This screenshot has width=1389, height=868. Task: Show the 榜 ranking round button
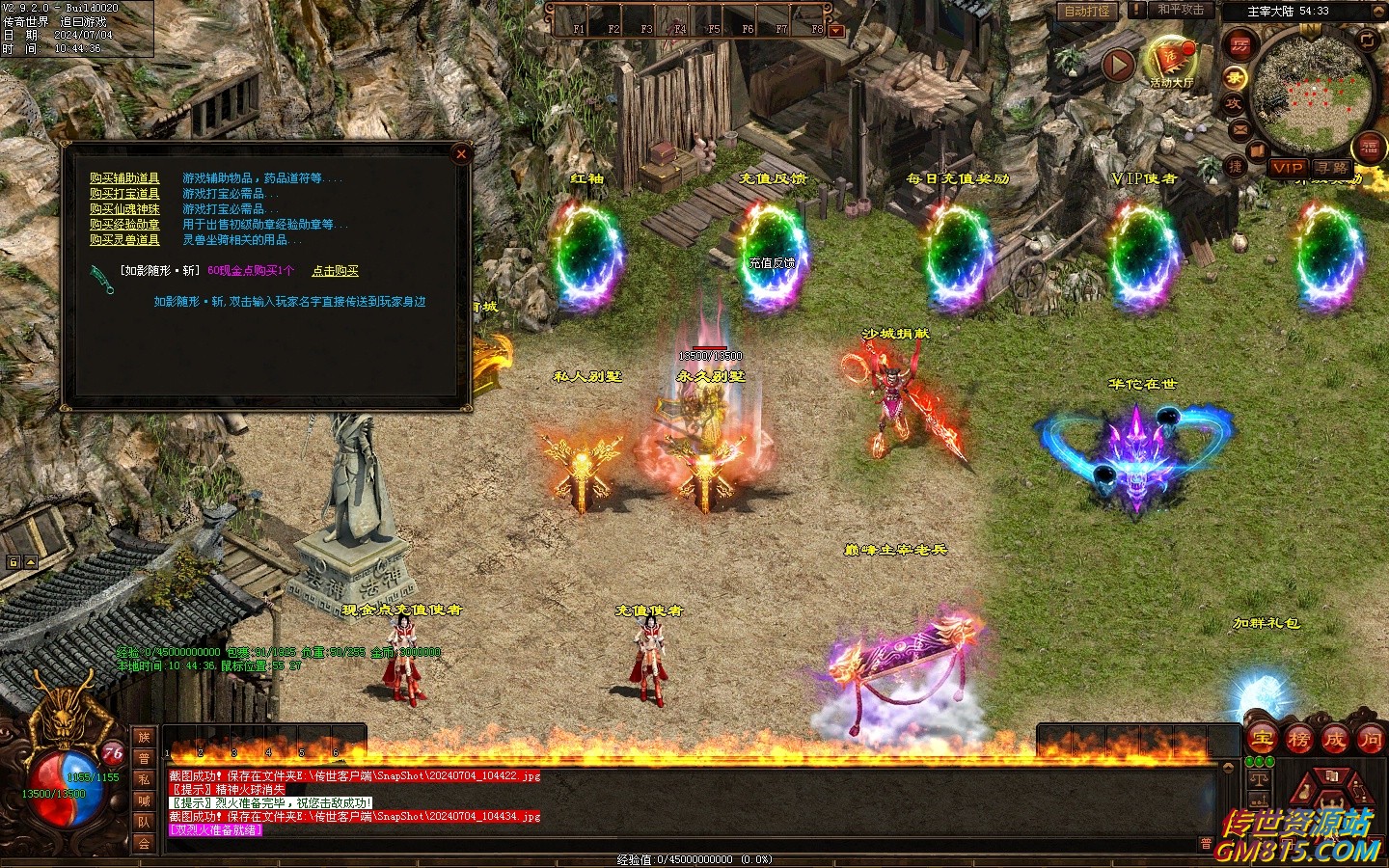[x=1298, y=740]
